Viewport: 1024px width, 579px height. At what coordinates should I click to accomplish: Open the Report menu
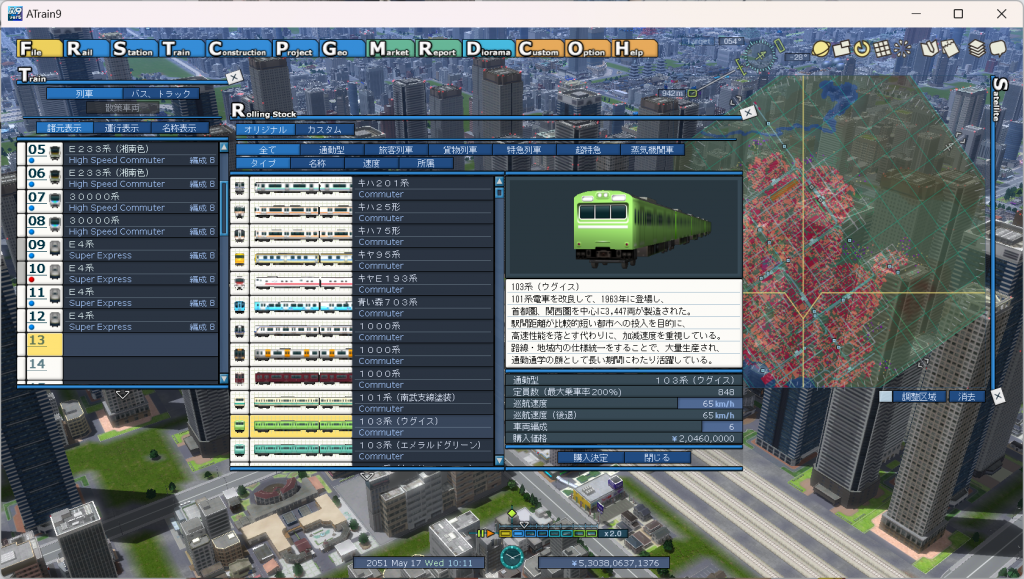pos(438,48)
